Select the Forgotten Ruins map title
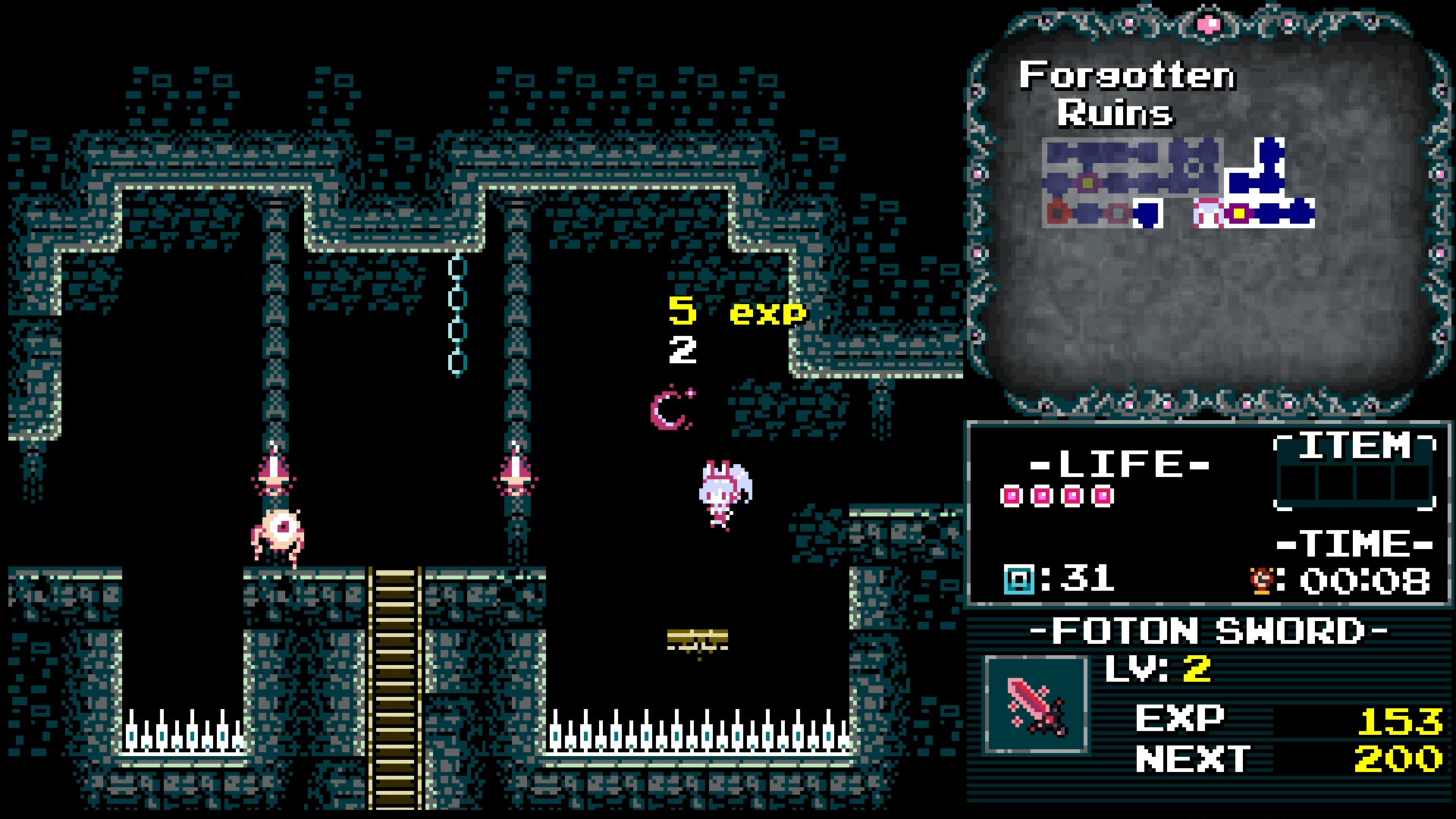The height and width of the screenshot is (819, 1456). coord(1128,93)
